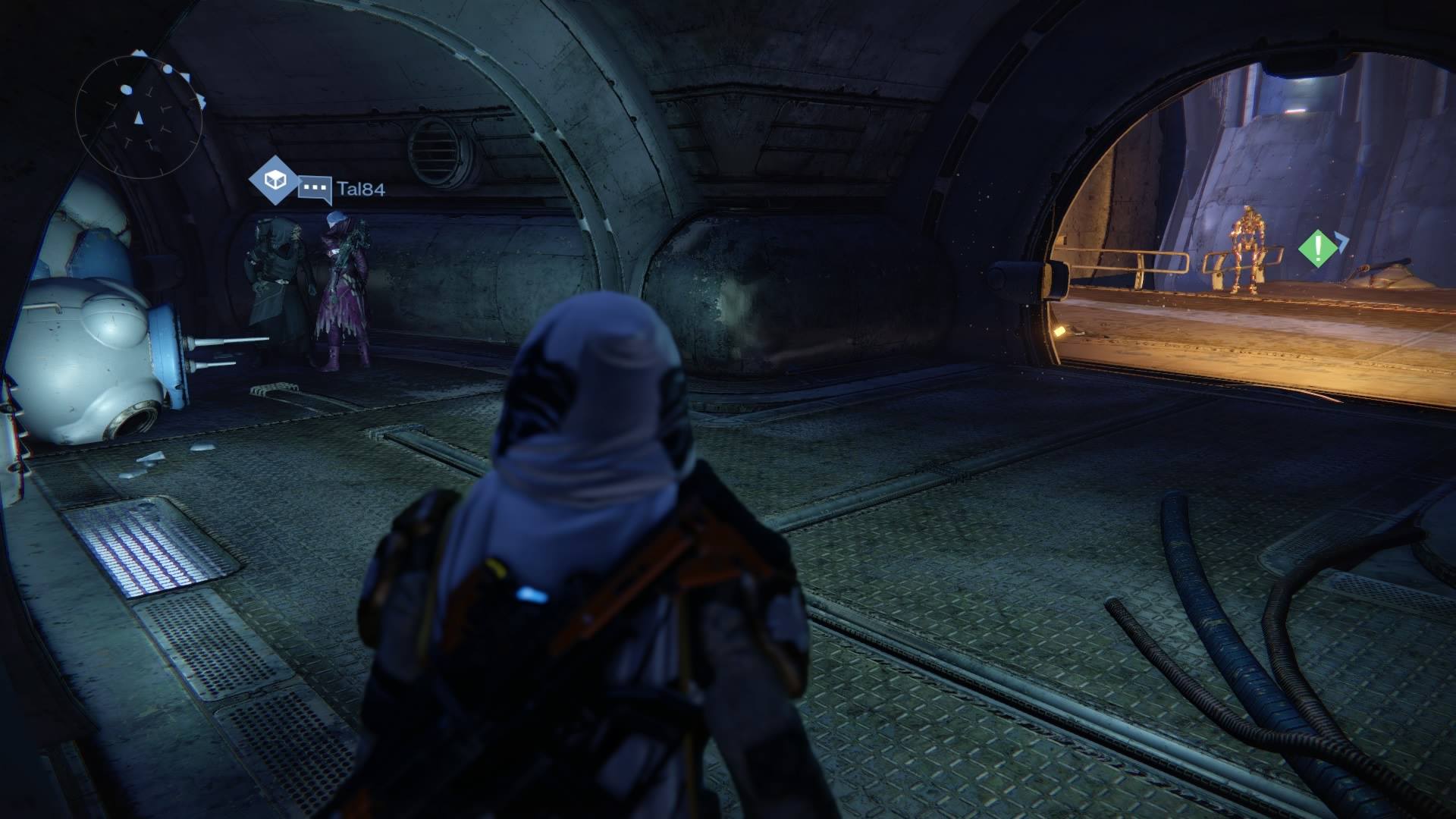
Task: Expand the quest details from the exclamation marker
Action: (1316, 247)
